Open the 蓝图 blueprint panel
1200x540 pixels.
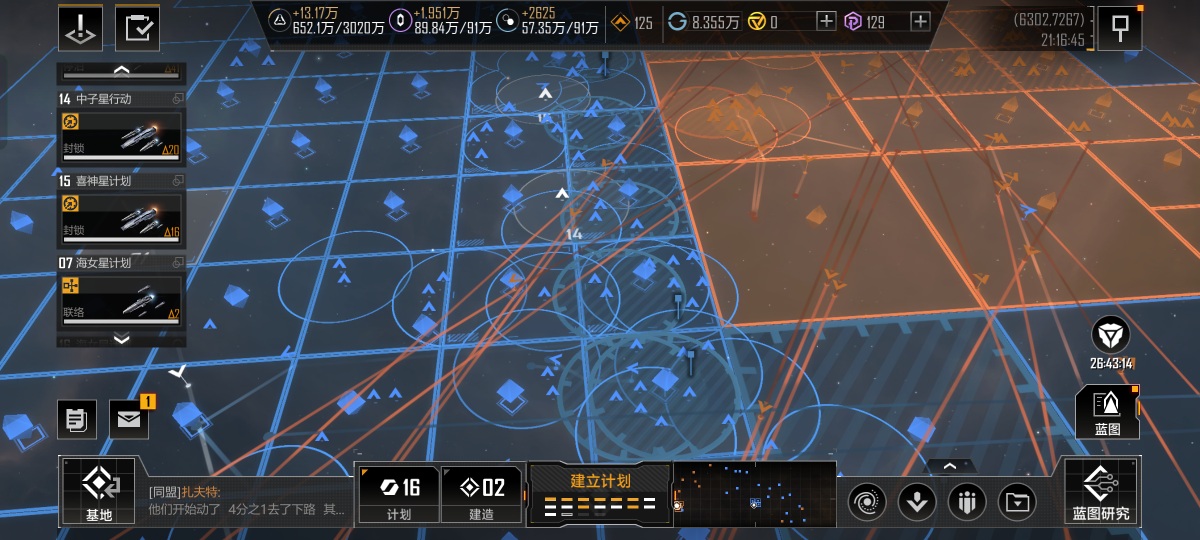pos(1108,412)
